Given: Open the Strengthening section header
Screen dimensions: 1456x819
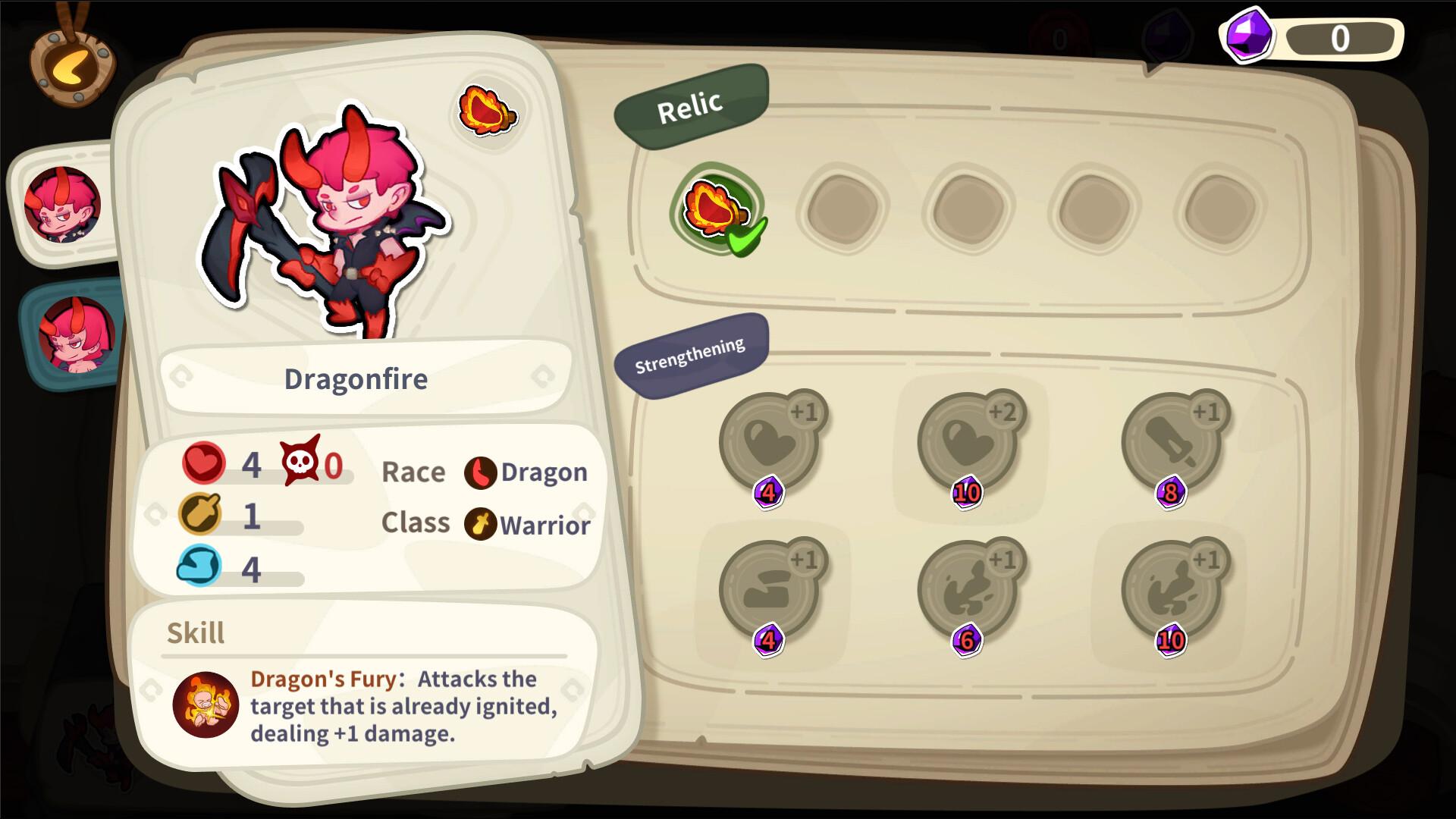Looking at the screenshot, I should click(x=690, y=355).
